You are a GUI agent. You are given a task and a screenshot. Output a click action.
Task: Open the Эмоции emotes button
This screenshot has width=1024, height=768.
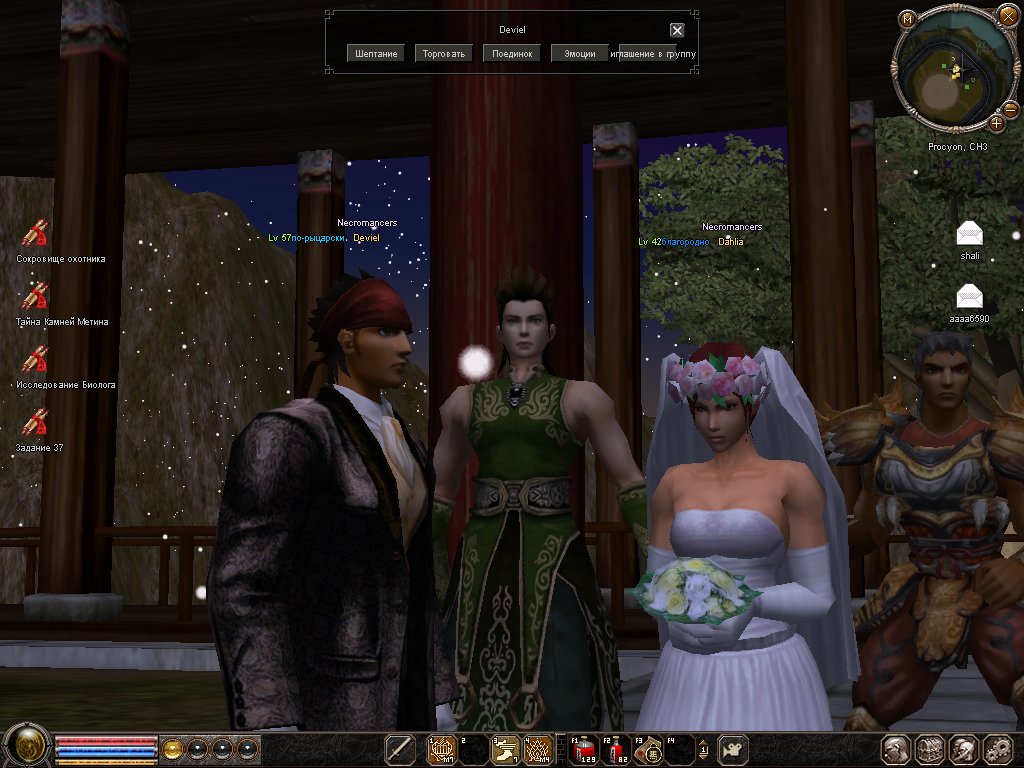(x=580, y=53)
